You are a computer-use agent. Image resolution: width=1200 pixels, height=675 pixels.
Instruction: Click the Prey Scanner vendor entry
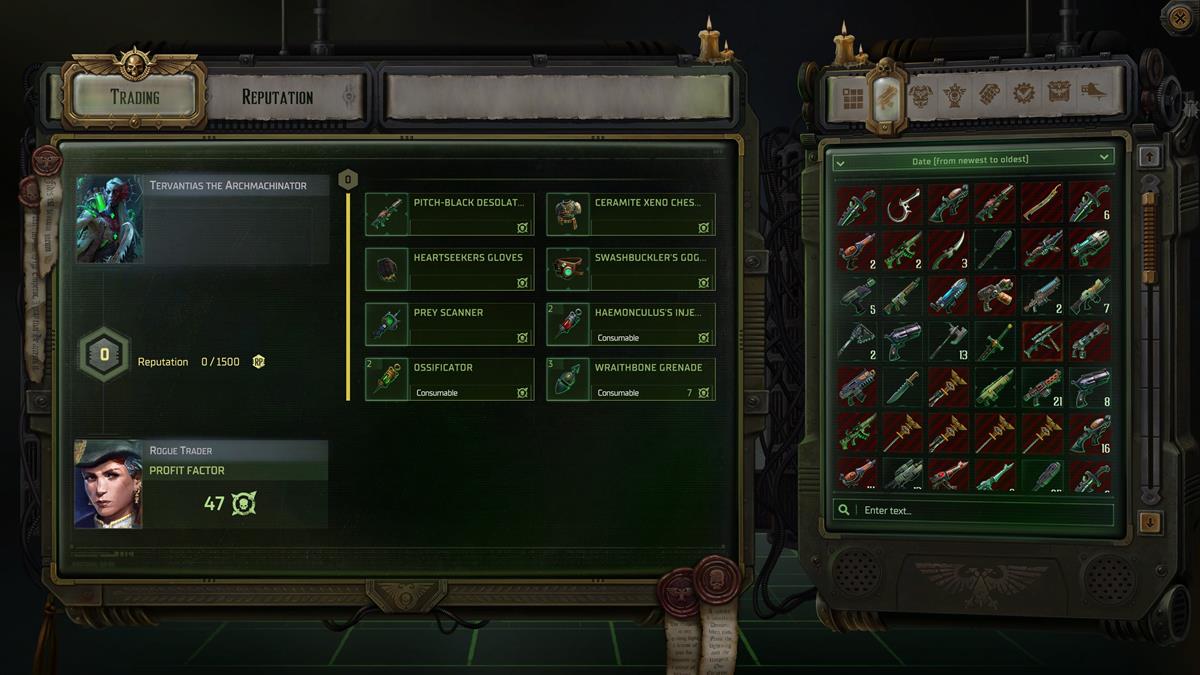click(x=450, y=324)
